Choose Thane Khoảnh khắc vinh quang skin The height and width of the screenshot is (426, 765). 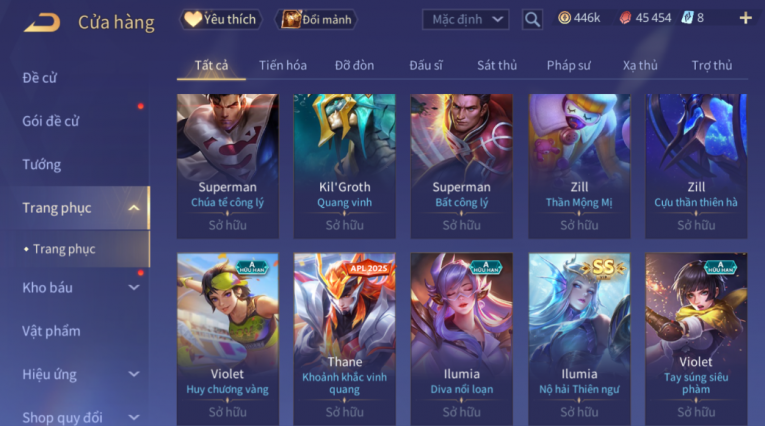(345, 338)
